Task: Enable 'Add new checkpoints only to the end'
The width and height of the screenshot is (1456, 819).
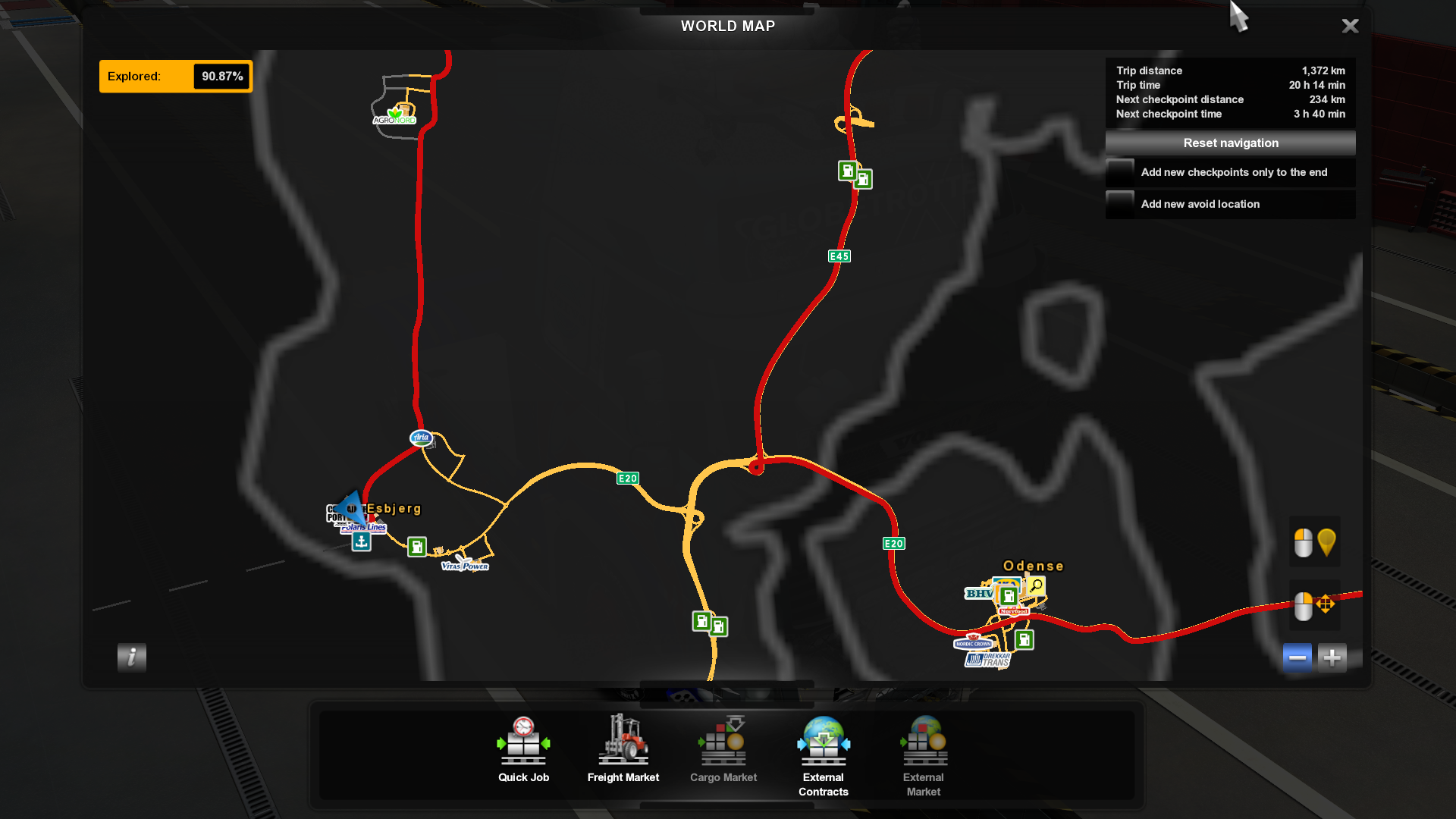Action: coord(1121,172)
